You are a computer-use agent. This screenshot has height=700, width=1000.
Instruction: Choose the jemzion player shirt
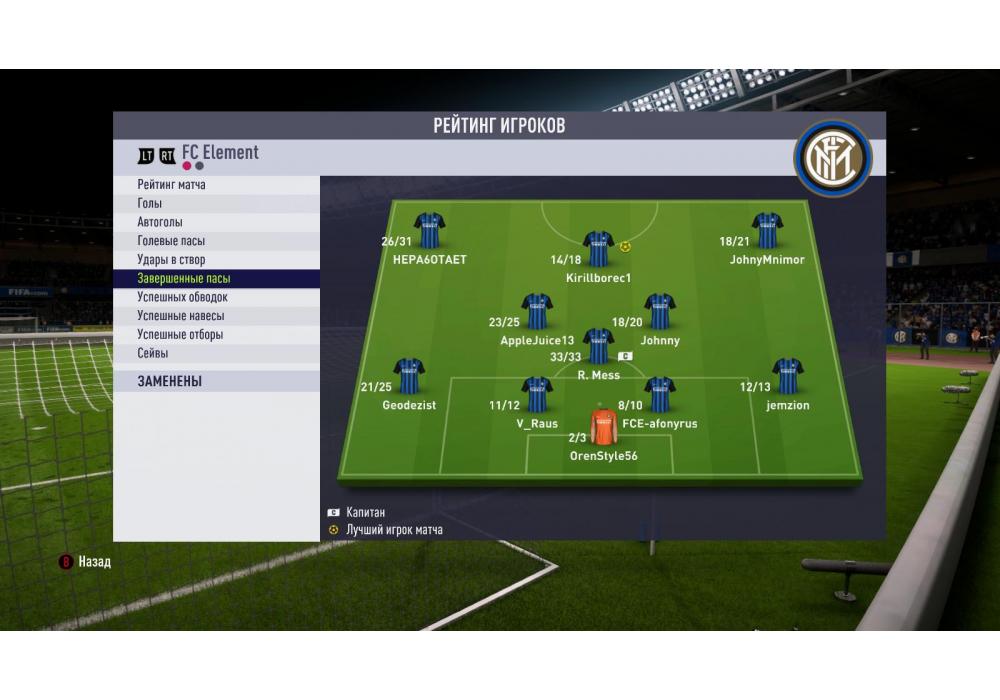tap(788, 376)
